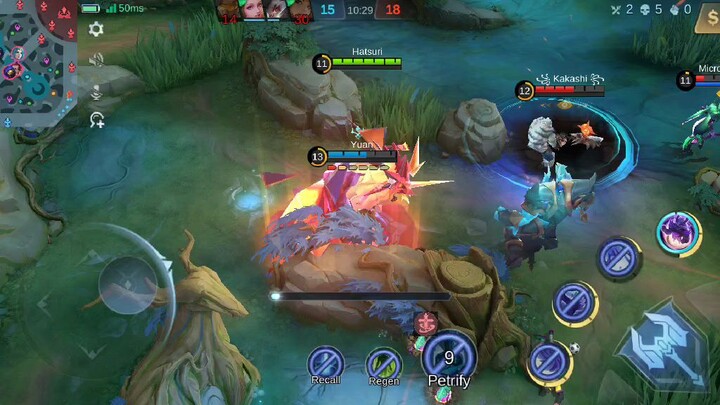Screen dimensions: 720x405
Task: Use the Regen ability
Action: pos(383,362)
